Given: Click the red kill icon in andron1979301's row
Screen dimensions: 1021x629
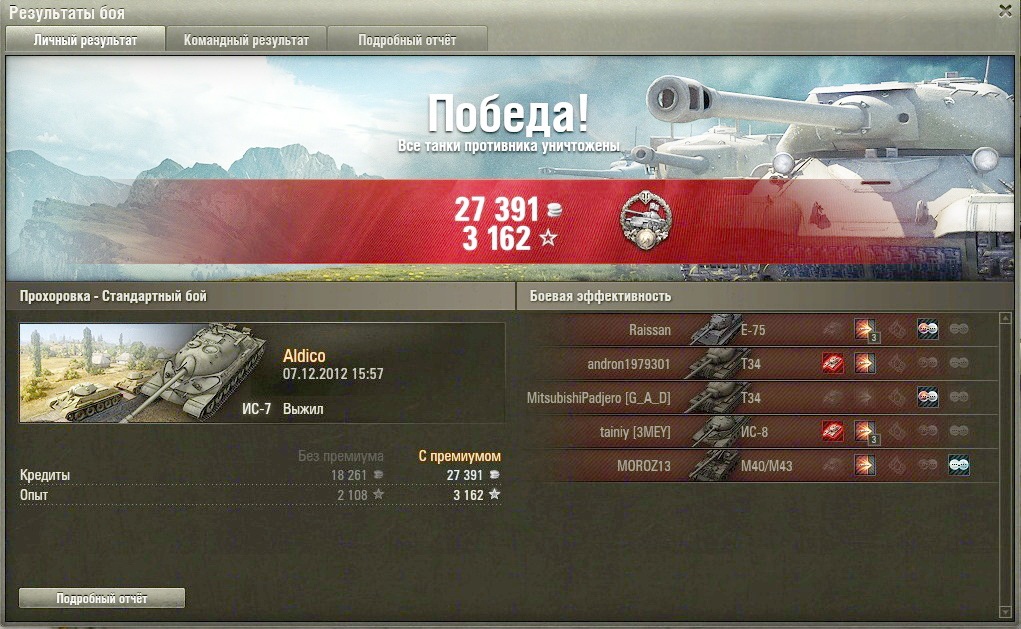Looking at the screenshot, I should click(x=832, y=364).
